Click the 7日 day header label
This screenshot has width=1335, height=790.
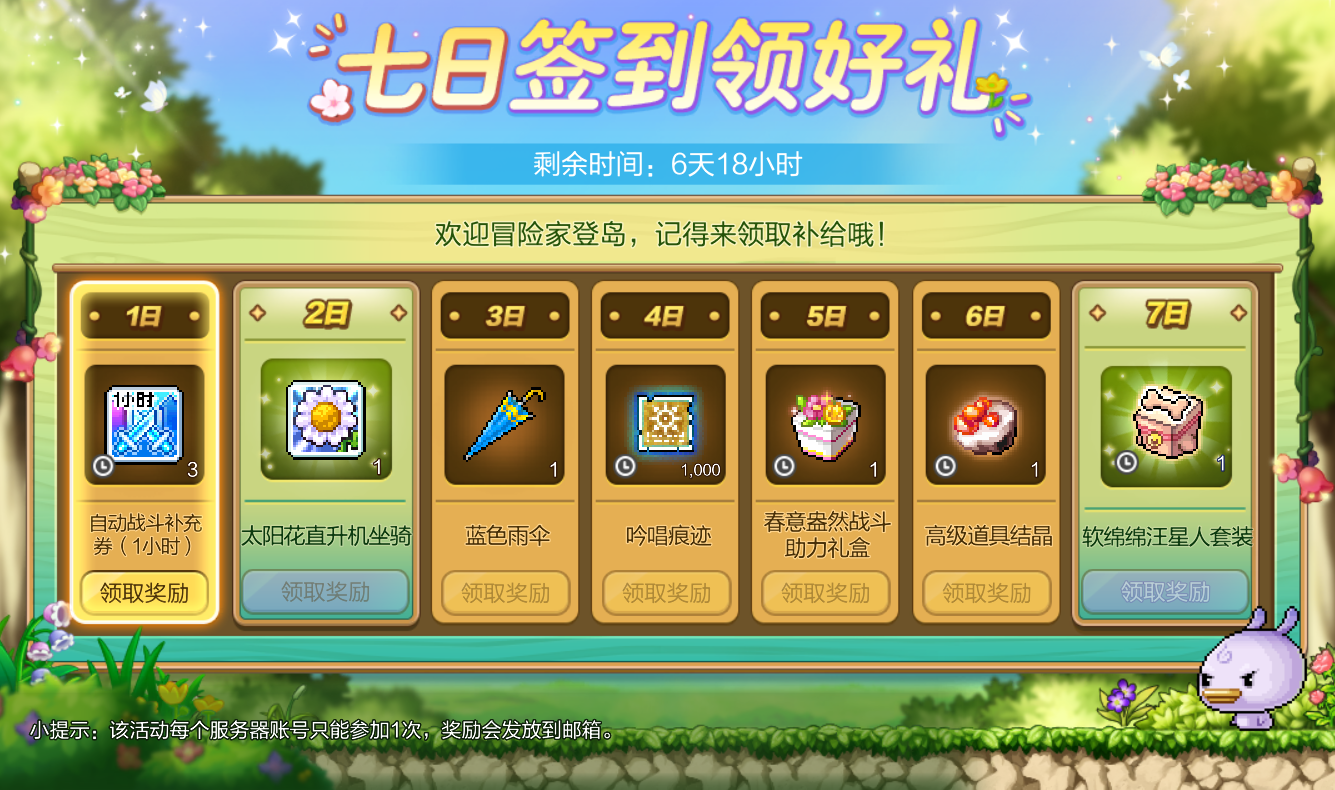point(1165,312)
